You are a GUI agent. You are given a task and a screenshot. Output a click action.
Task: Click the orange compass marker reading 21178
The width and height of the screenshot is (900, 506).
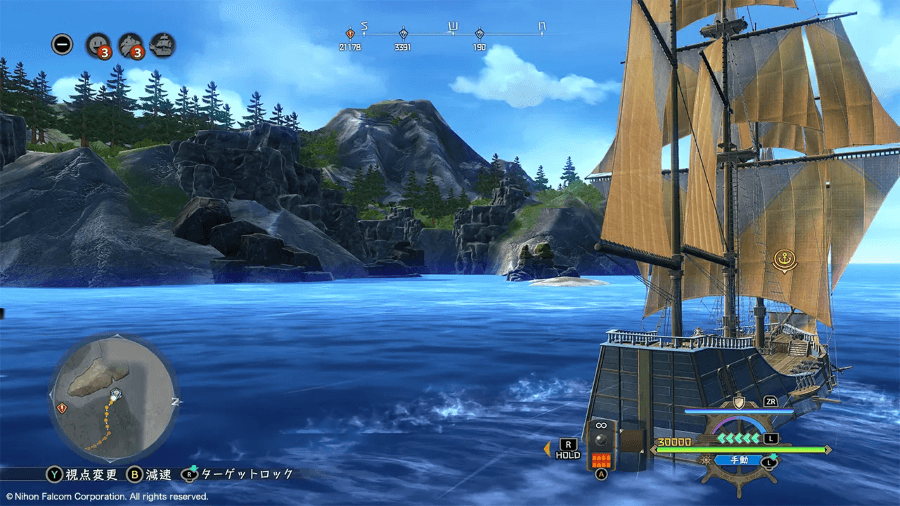coord(350,34)
